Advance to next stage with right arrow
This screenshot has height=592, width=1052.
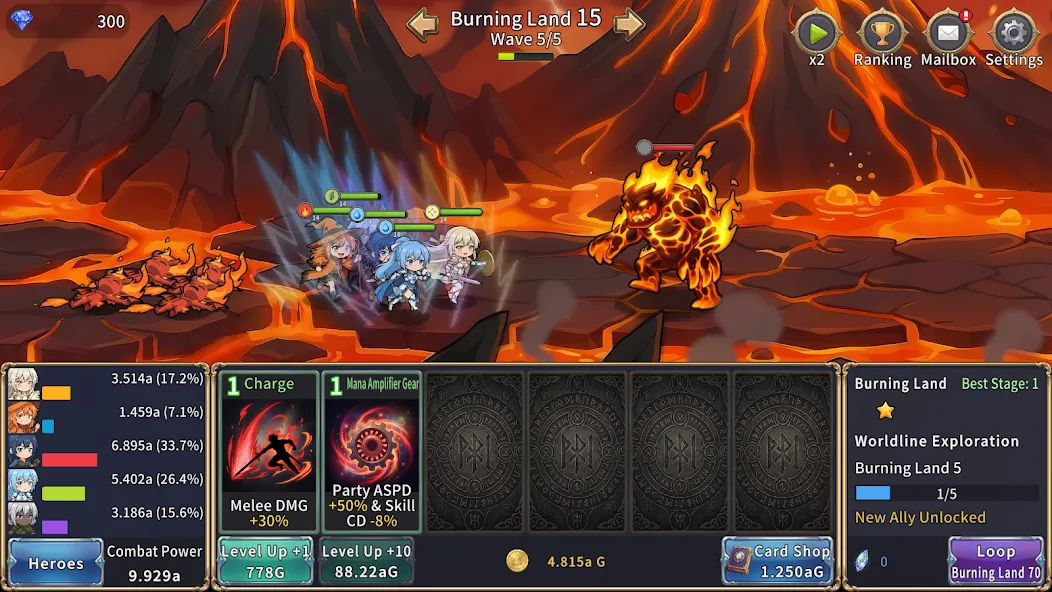point(629,24)
